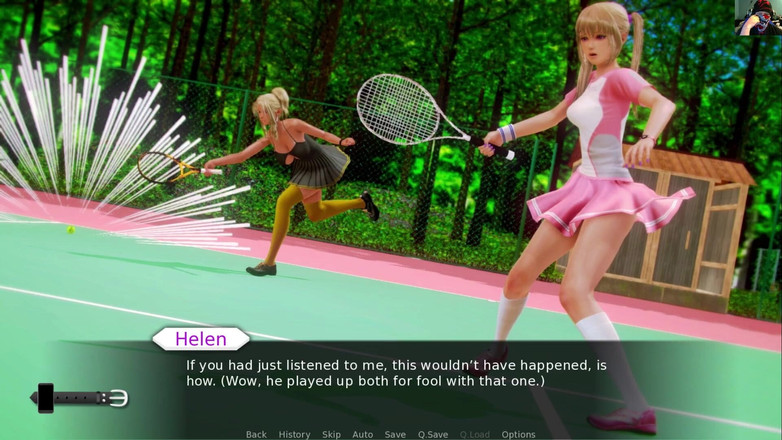Quick save with Q.Save
Image resolution: width=782 pixels, height=440 pixels.
click(433, 434)
